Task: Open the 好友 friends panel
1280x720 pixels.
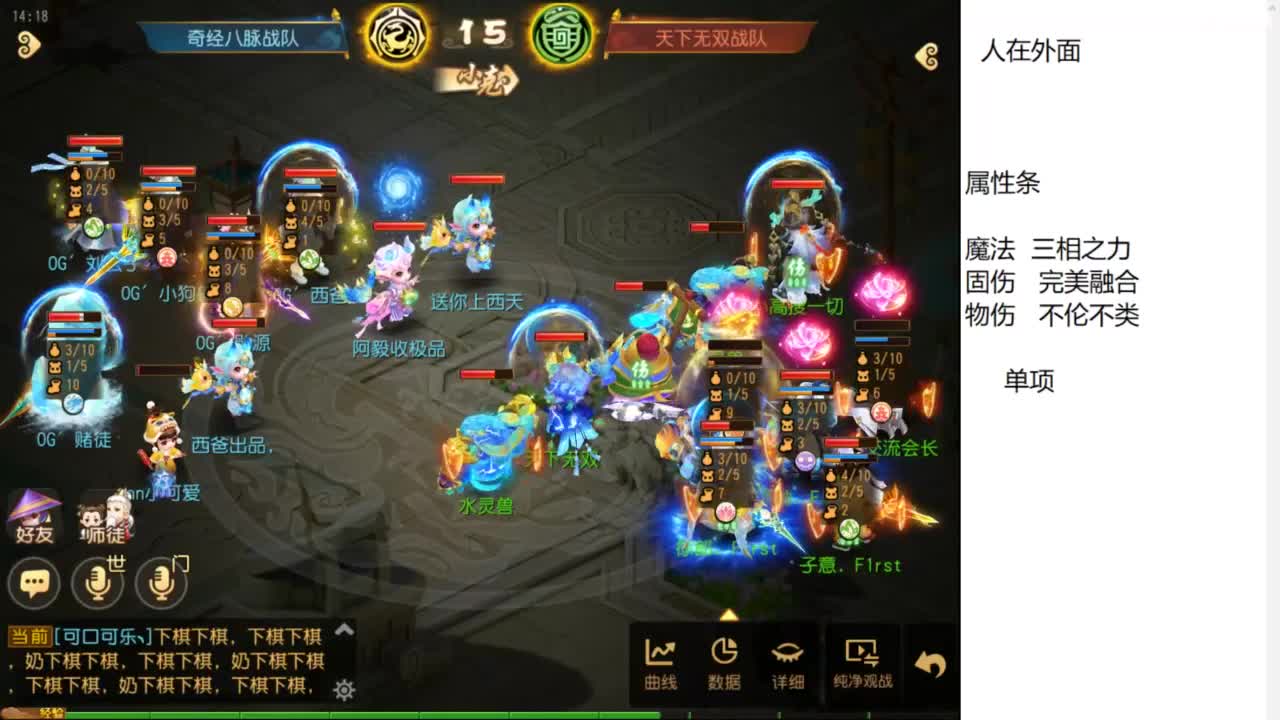Action: tap(33, 515)
